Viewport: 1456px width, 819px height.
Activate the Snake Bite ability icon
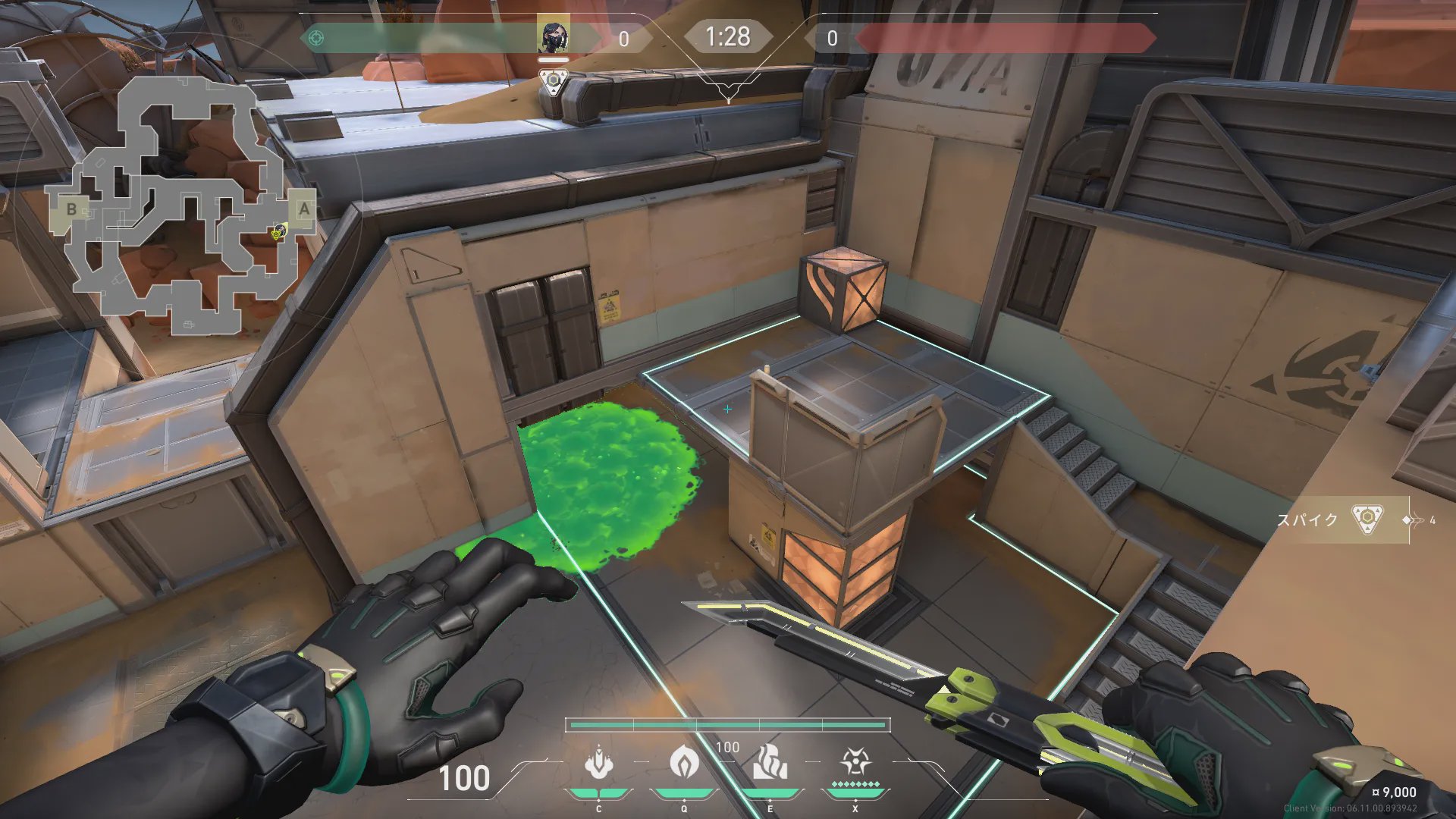coord(599,764)
